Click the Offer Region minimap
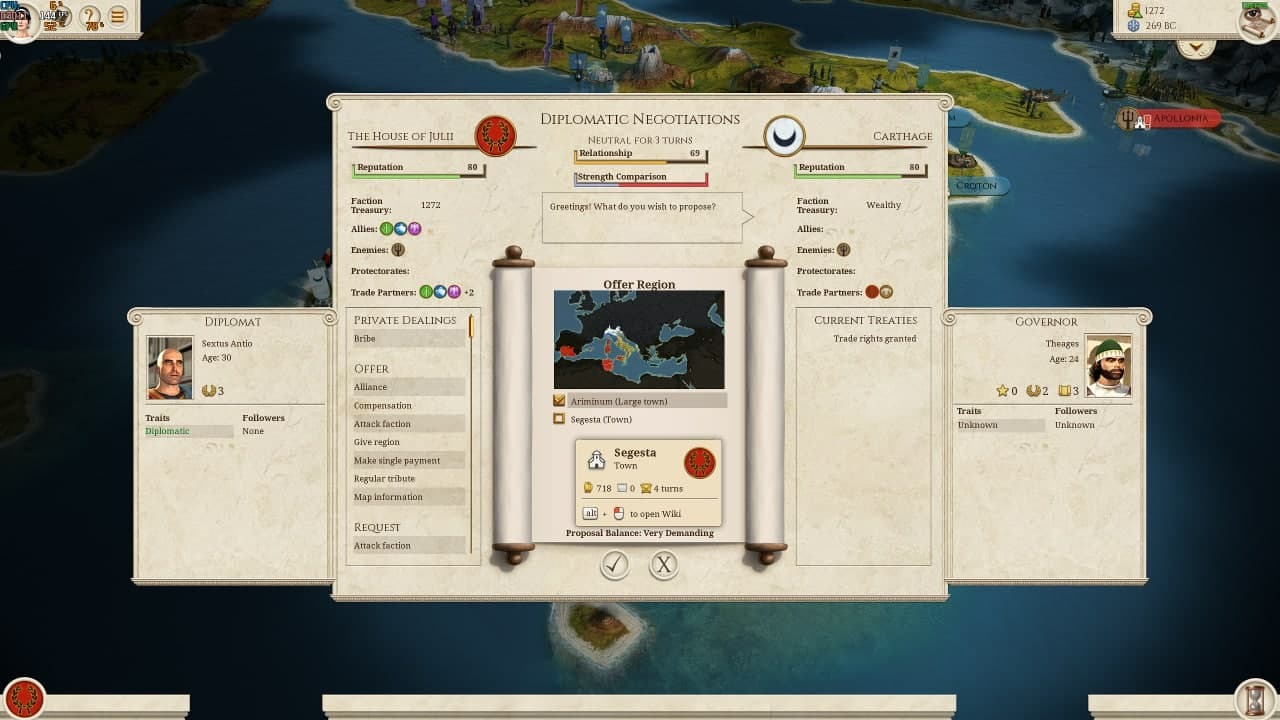Image resolution: width=1280 pixels, height=720 pixels. coord(639,339)
